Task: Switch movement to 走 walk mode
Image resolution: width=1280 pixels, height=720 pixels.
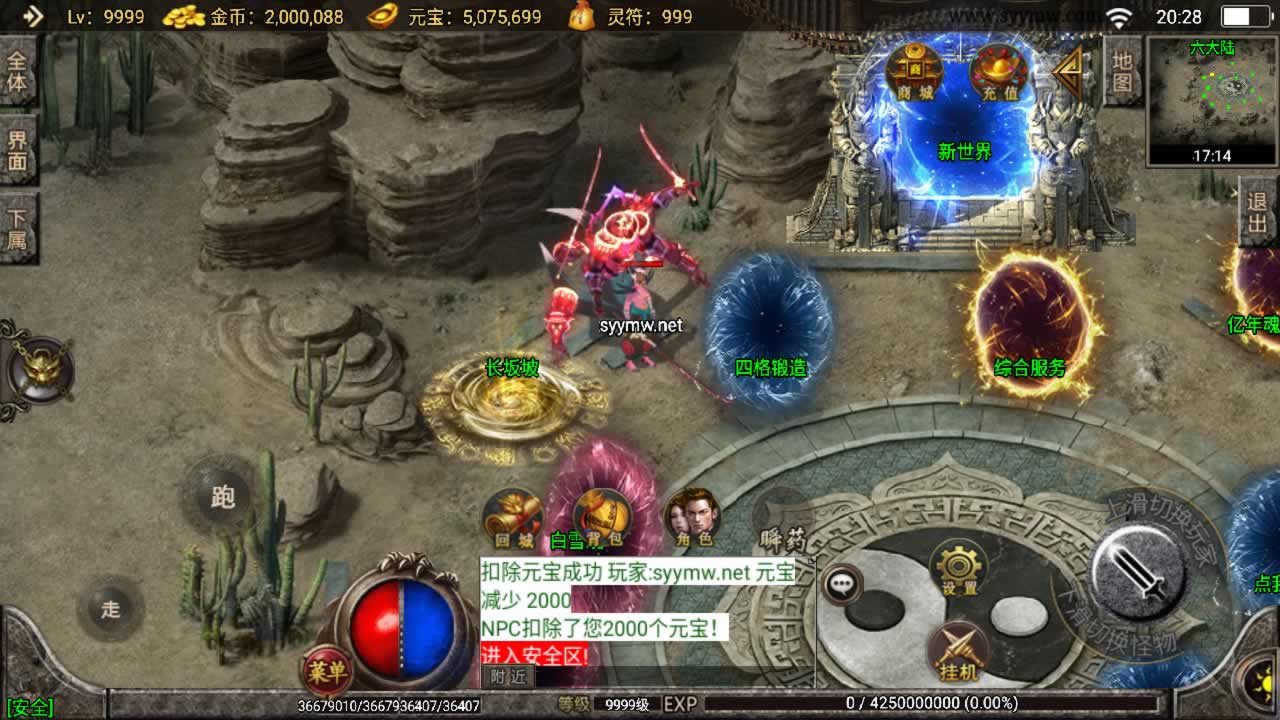Action: coord(110,608)
